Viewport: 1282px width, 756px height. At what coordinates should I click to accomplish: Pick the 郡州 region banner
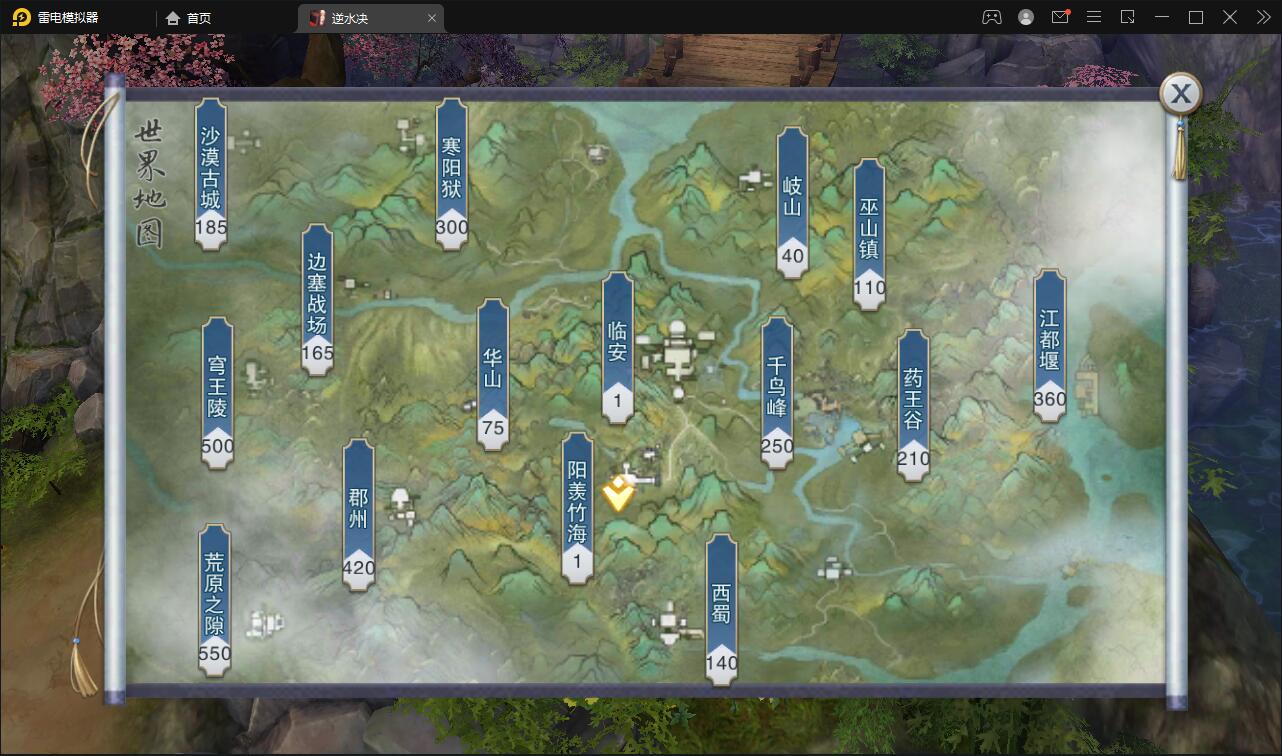coord(358,513)
